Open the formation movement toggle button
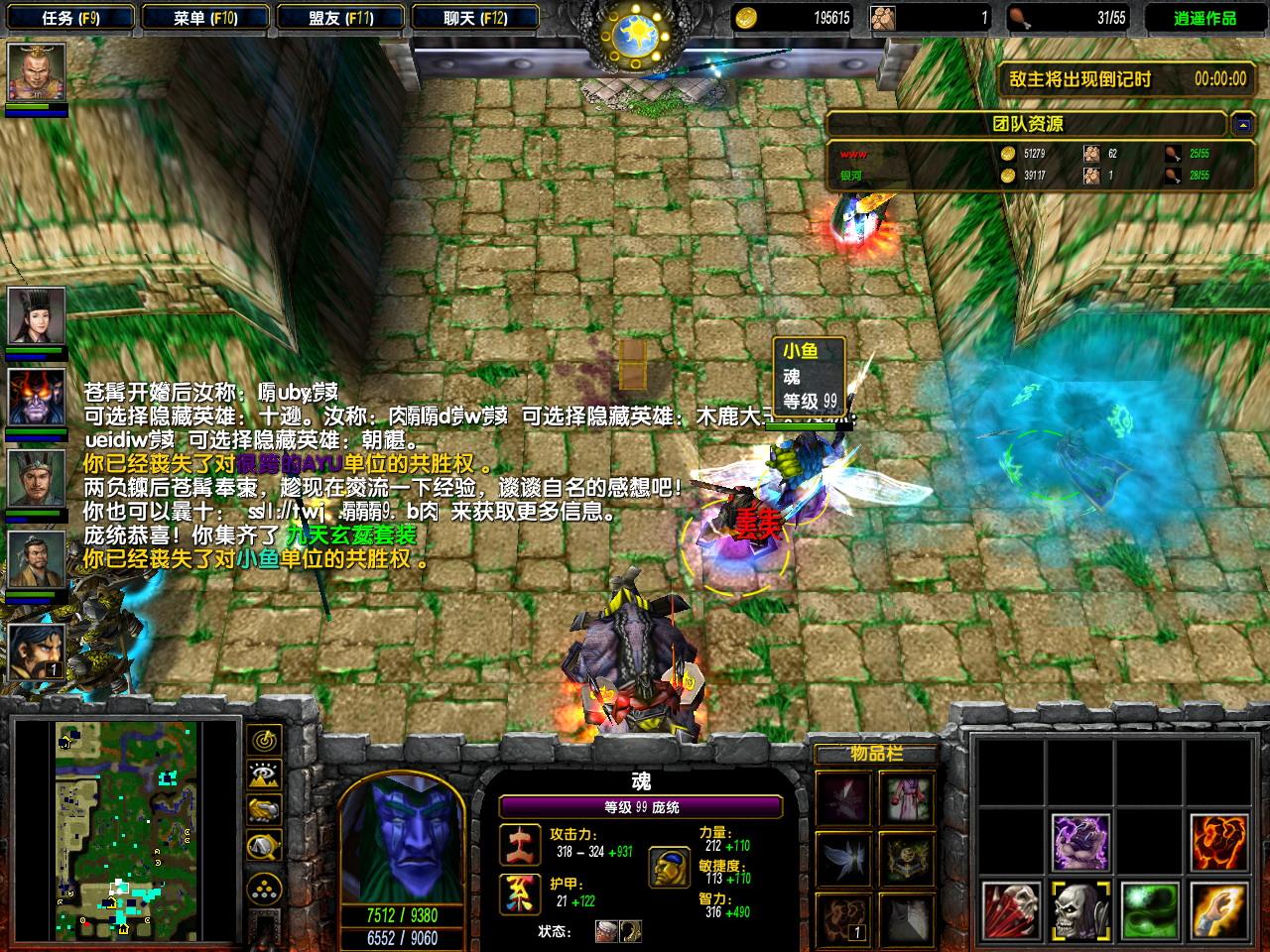This screenshot has width=1270, height=952. click(265, 886)
